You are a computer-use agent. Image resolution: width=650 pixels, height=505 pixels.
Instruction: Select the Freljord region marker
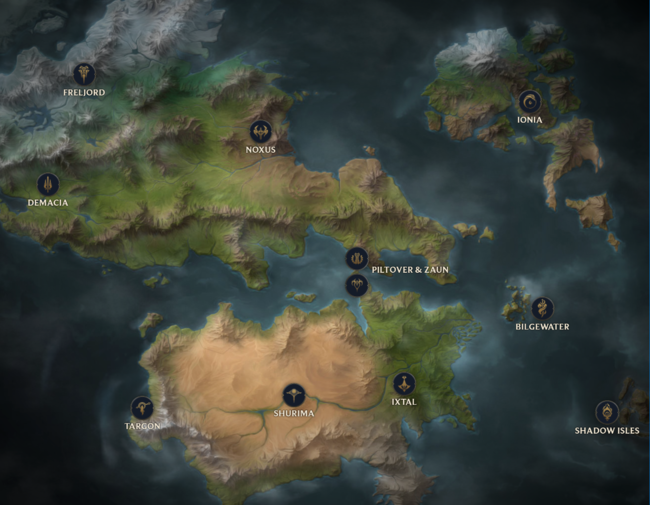(83, 74)
